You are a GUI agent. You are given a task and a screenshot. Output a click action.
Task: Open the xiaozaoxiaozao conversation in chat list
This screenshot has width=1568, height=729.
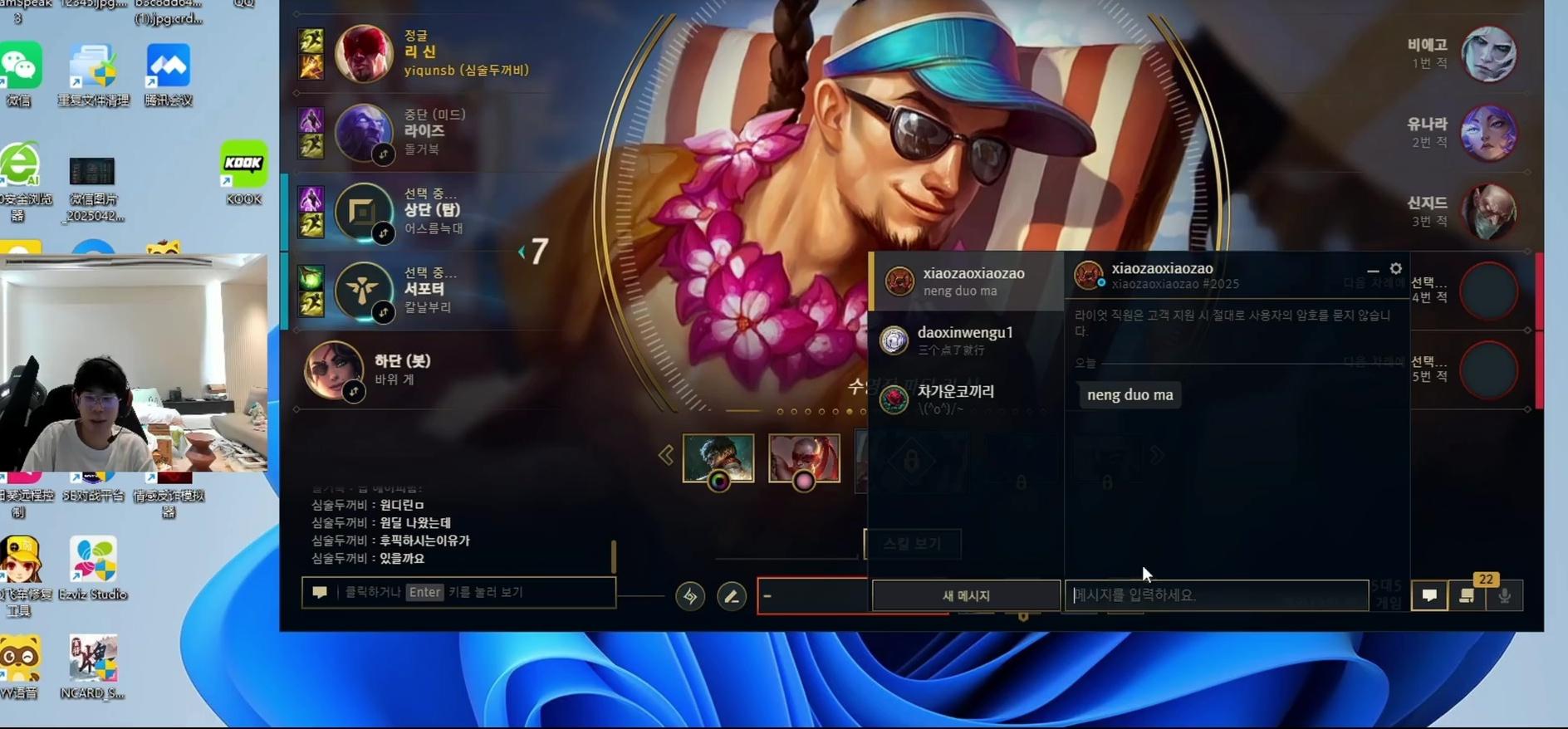click(x=966, y=281)
